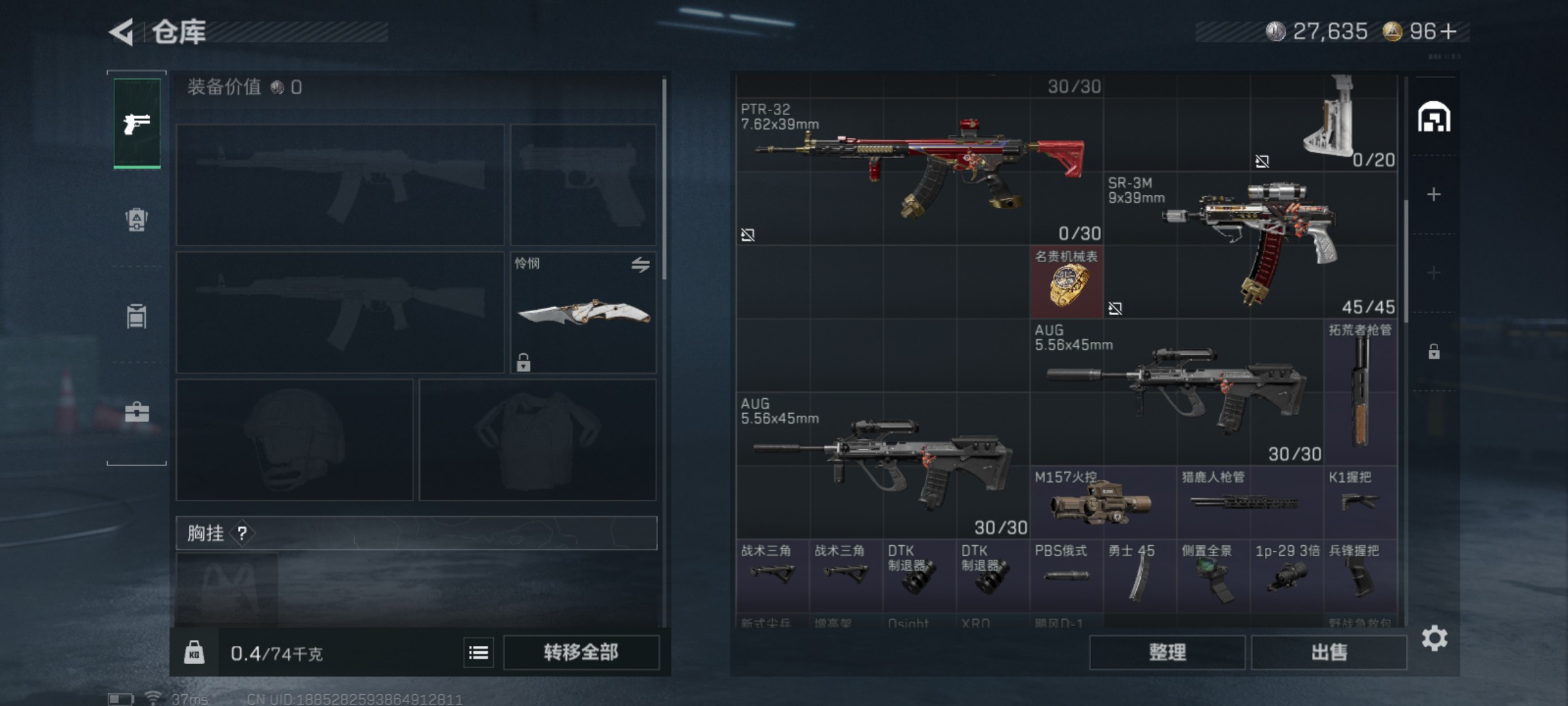Open the help question mark beside 胸挂
1568x706 pixels.
pos(242,533)
